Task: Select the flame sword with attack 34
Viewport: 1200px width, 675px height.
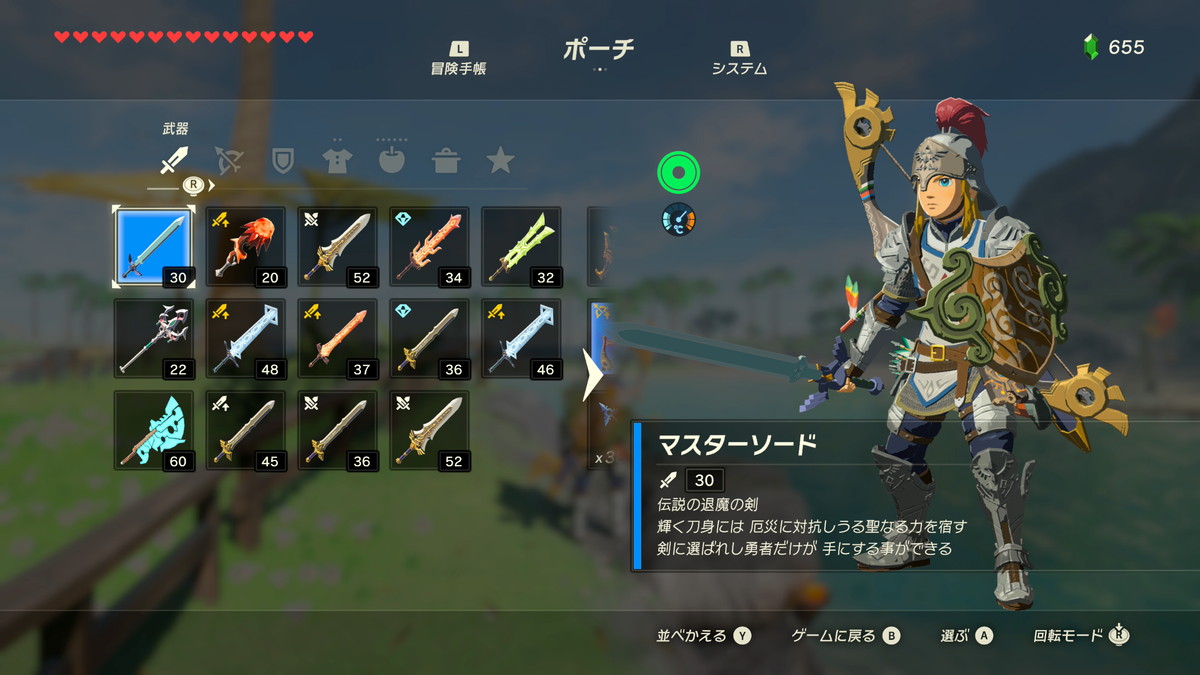Action: tap(430, 247)
